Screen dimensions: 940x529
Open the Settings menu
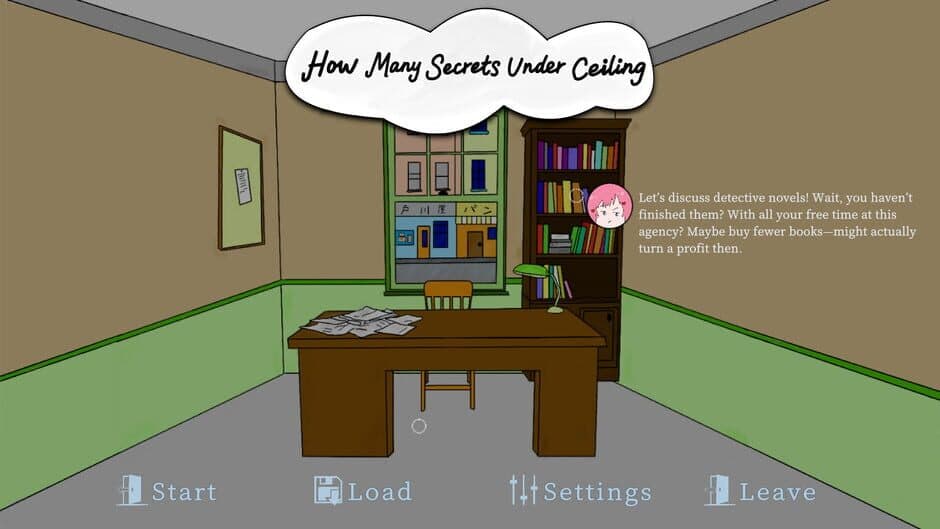(580, 491)
